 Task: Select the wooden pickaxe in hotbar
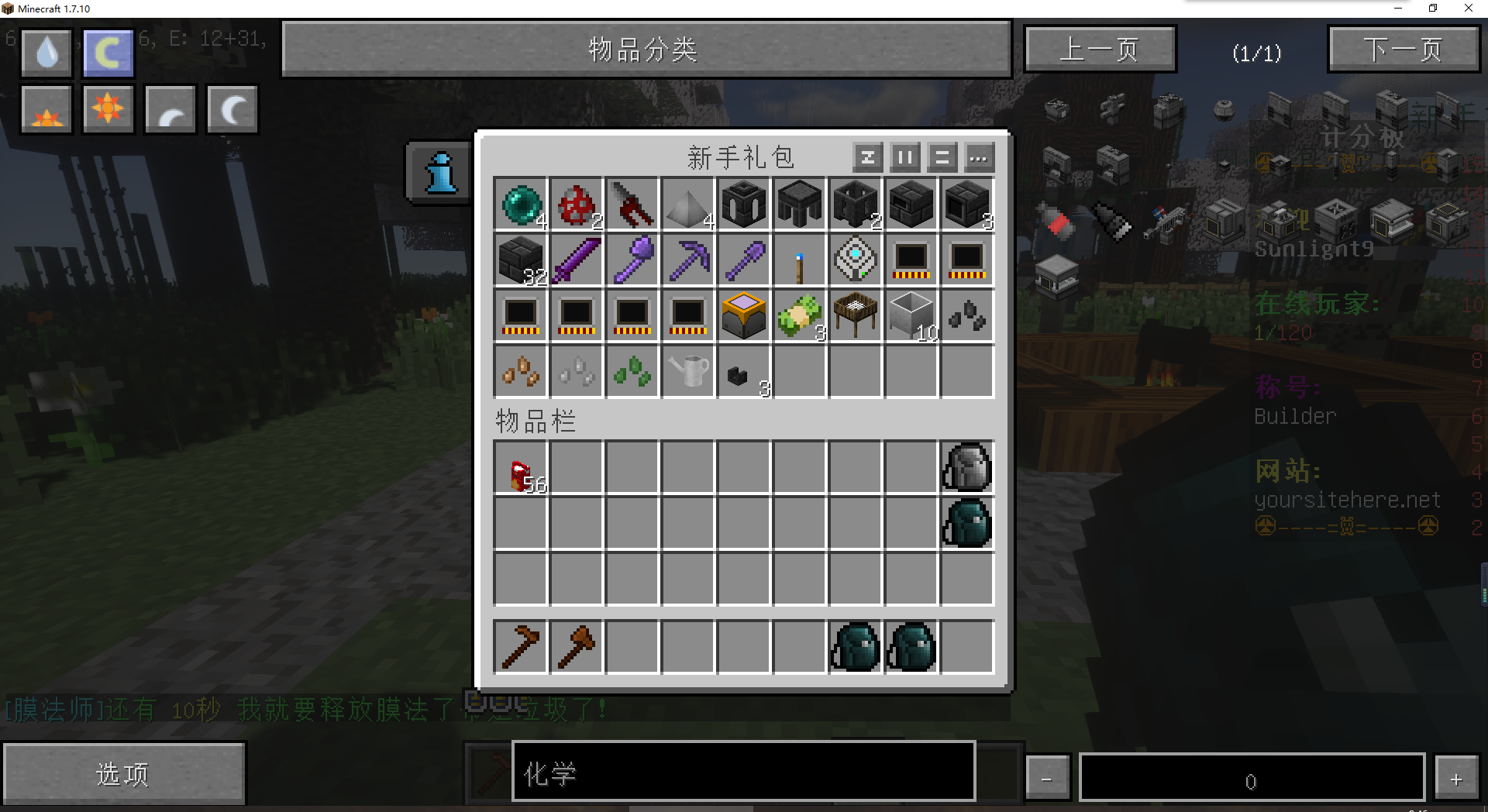[521, 646]
